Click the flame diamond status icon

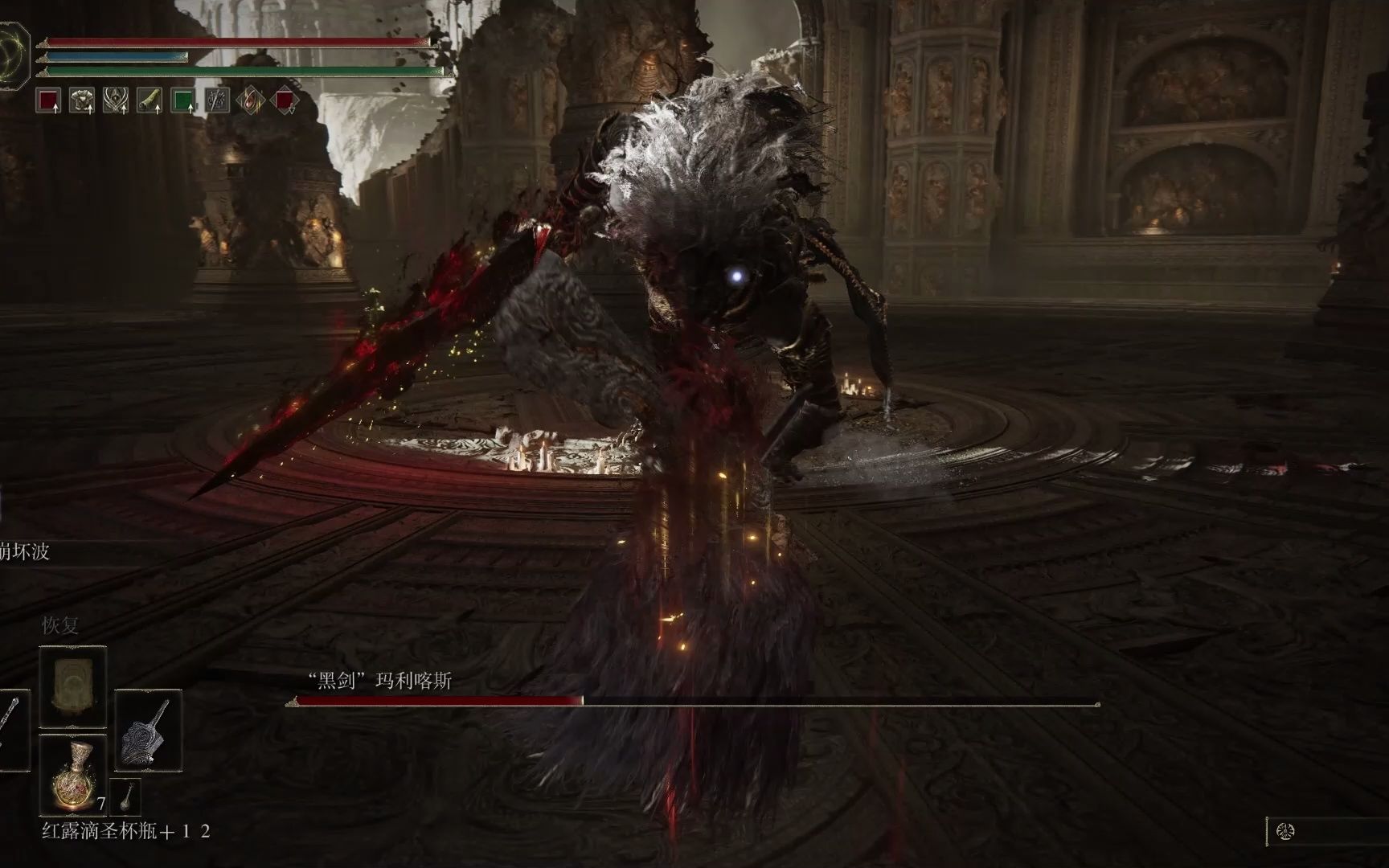tap(251, 100)
